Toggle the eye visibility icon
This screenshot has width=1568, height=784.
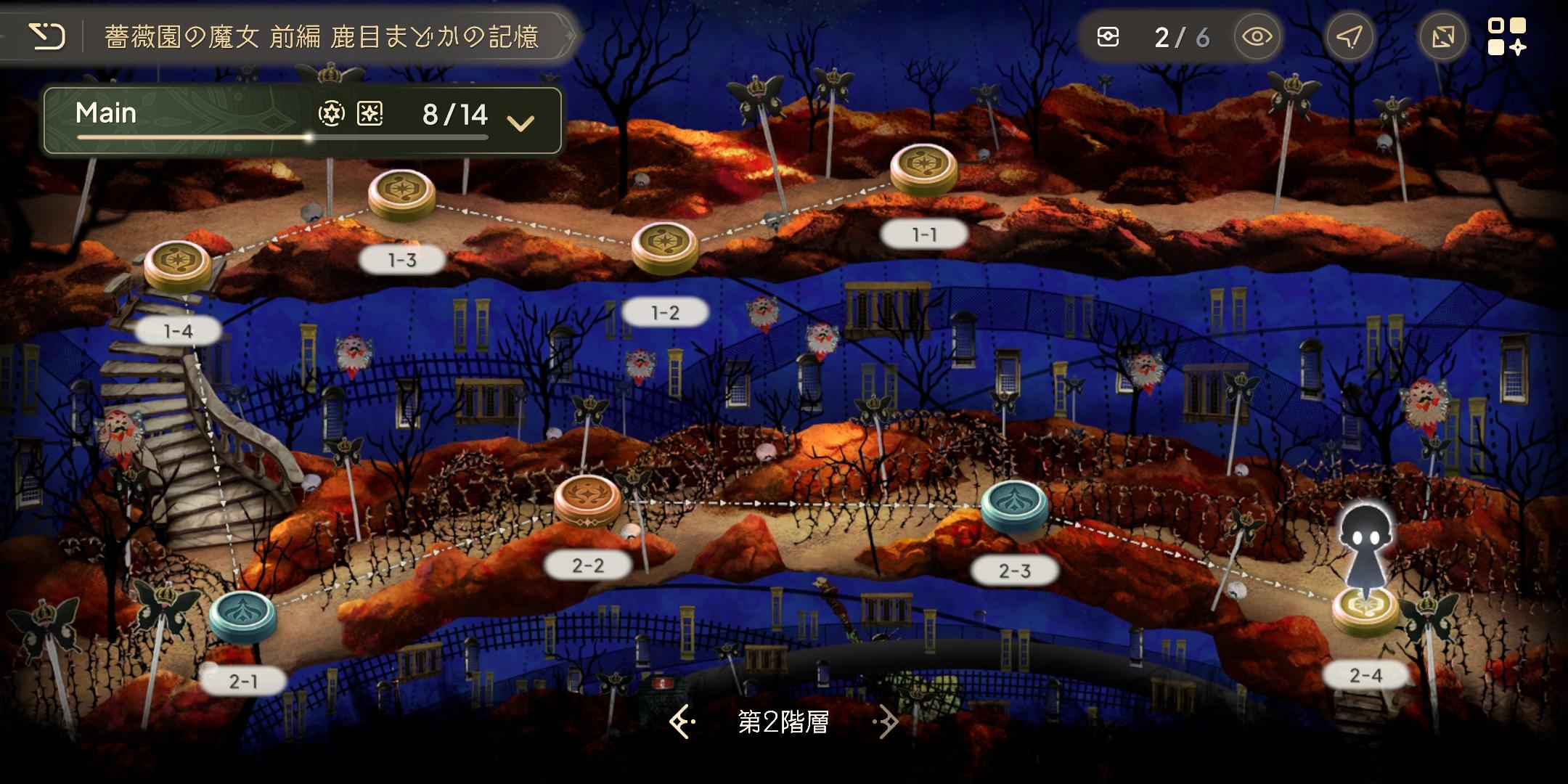coord(1257,37)
